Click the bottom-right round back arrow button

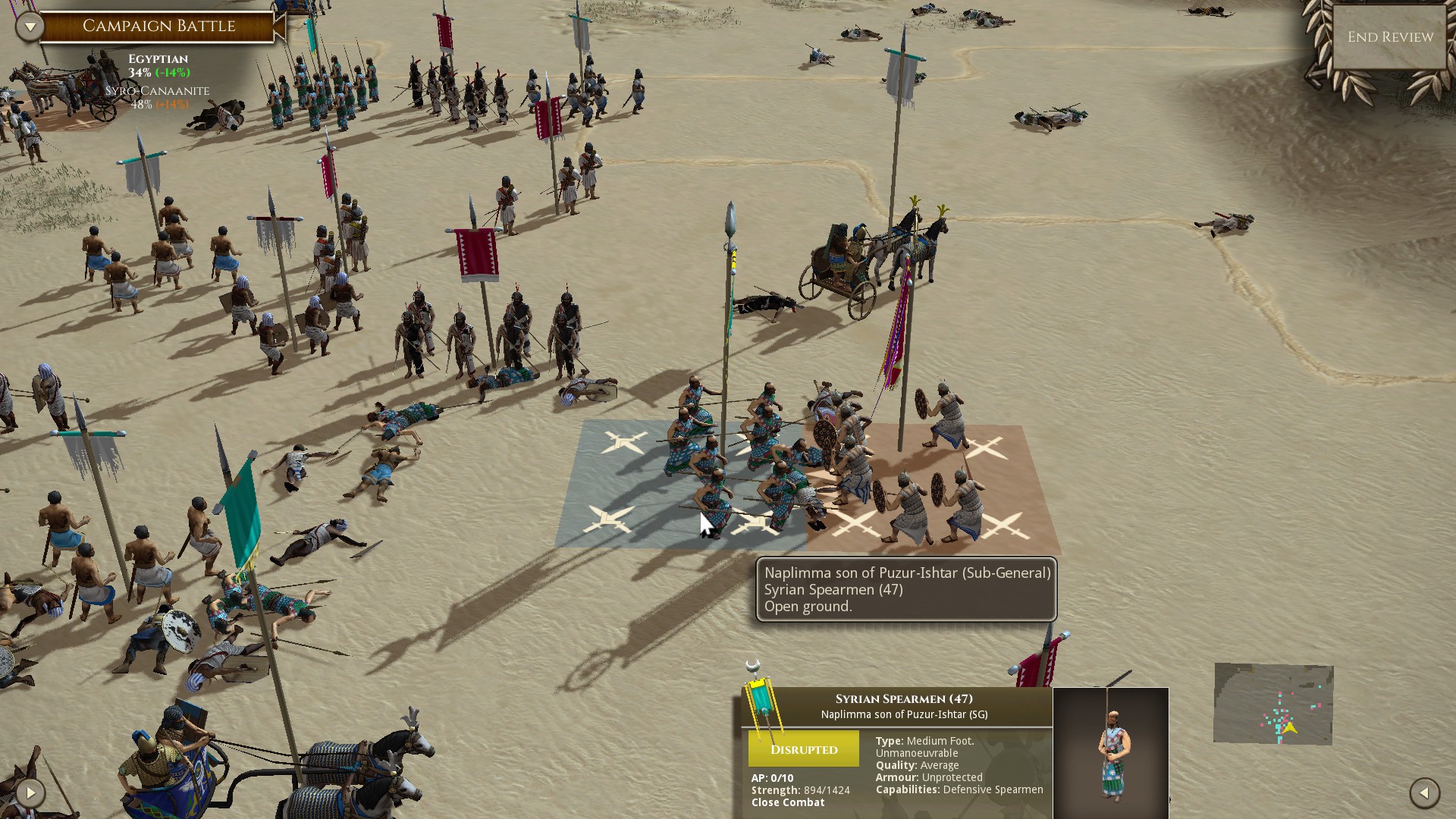[1424, 793]
